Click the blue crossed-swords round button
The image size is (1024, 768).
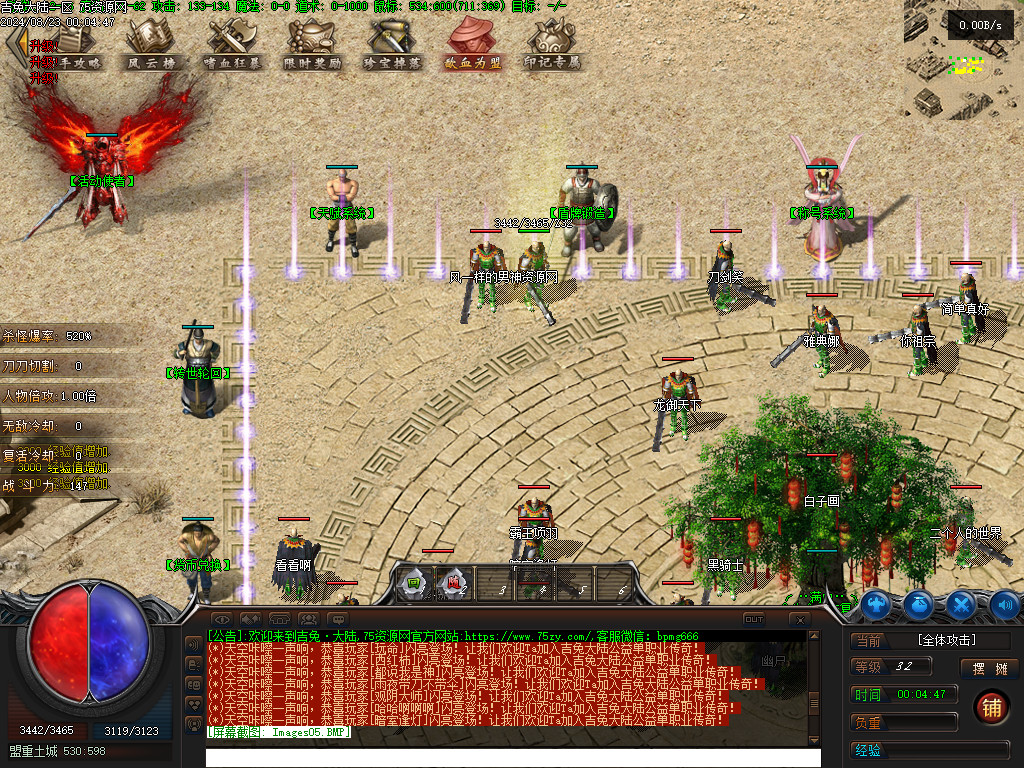(961, 604)
